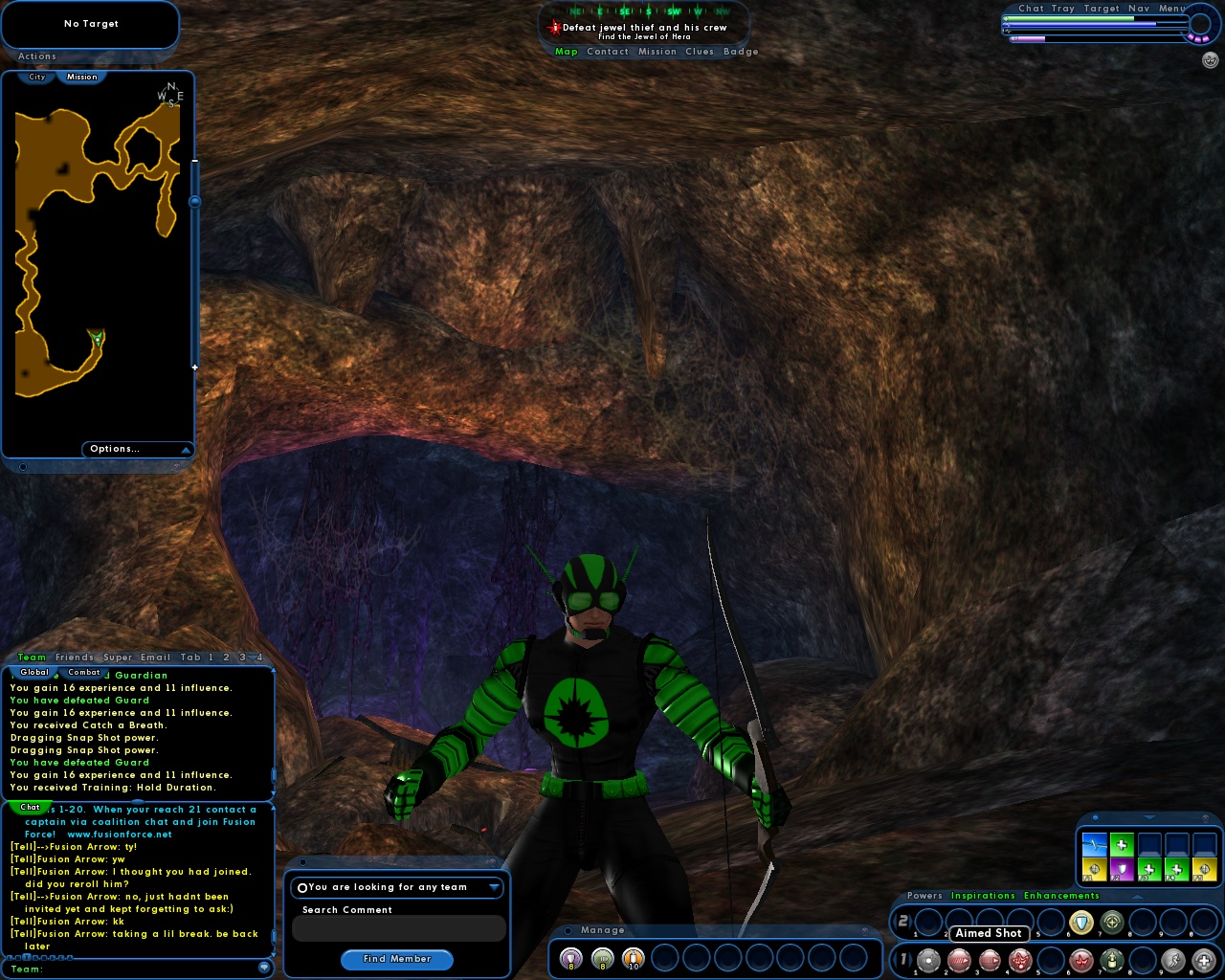Image resolution: width=1225 pixels, height=980 pixels.
Task: Use the blue Catch a Breath inspiration
Action: pyautogui.click(x=1094, y=845)
